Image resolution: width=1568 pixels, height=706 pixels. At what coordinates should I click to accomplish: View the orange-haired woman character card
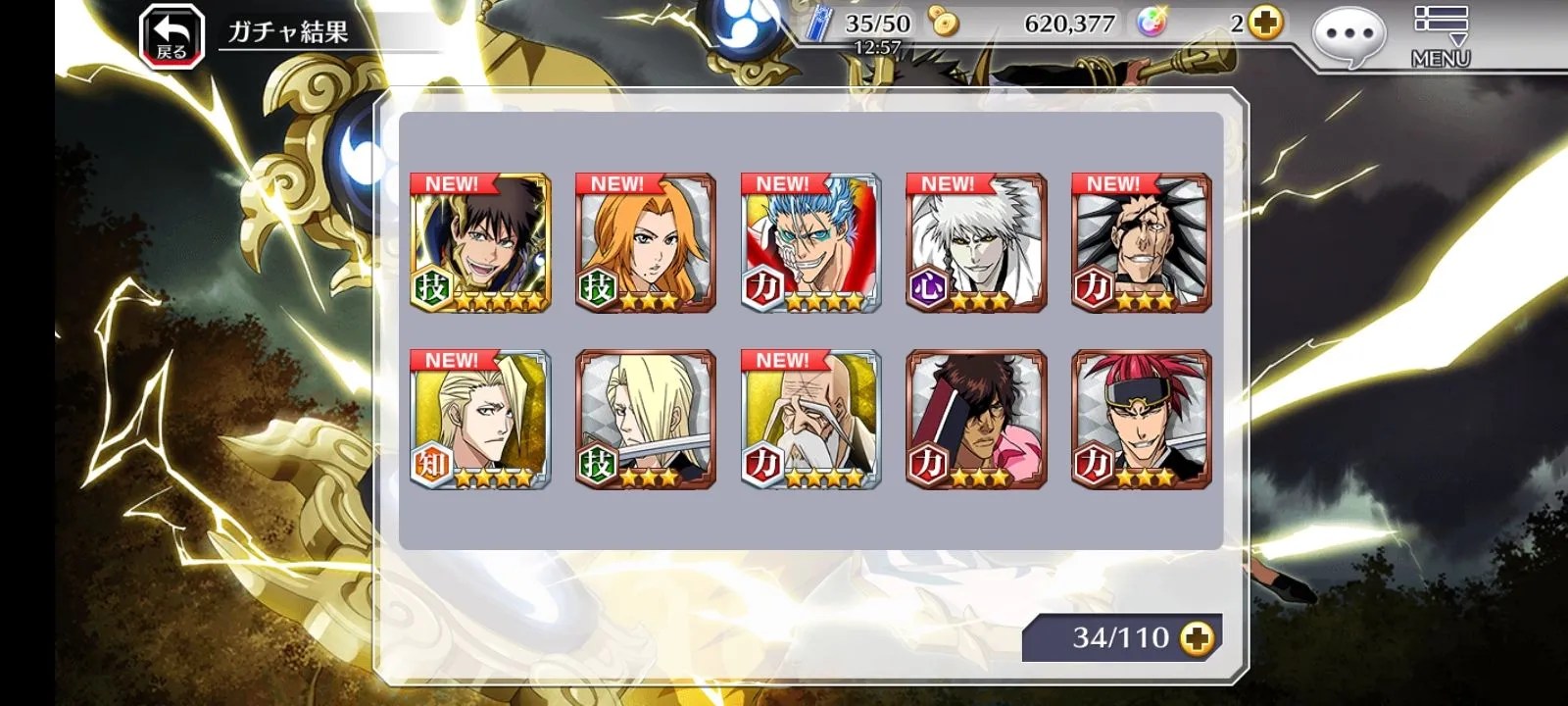click(x=646, y=243)
